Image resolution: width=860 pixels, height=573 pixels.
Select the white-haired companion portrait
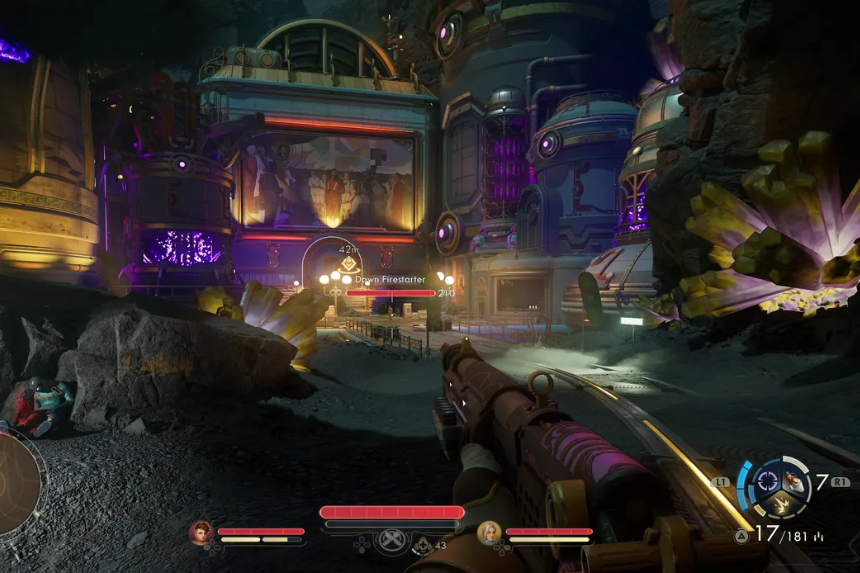[x=488, y=532]
